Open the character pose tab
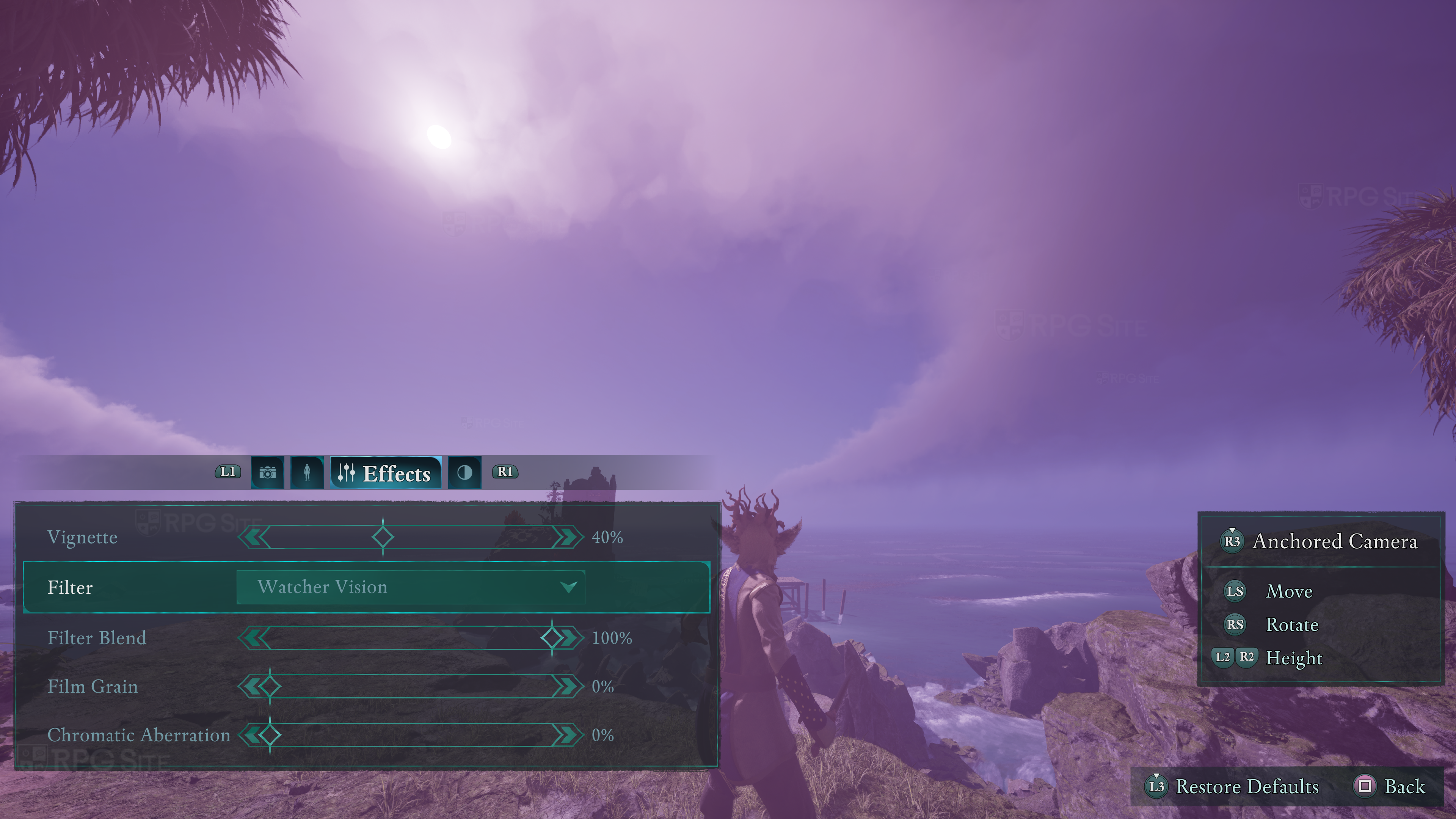The height and width of the screenshot is (819, 1456). tap(307, 472)
